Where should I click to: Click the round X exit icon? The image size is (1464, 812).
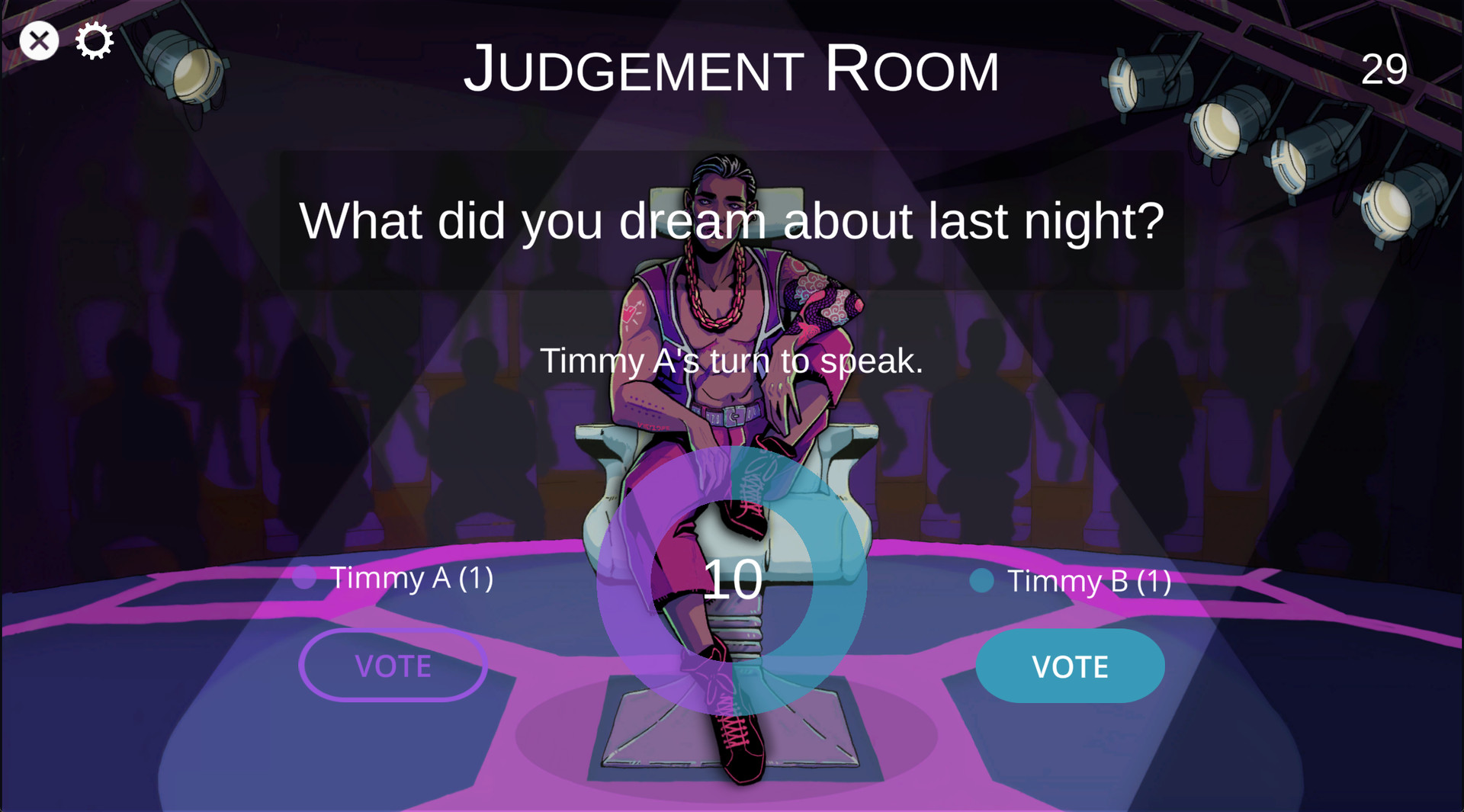coord(40,40)
